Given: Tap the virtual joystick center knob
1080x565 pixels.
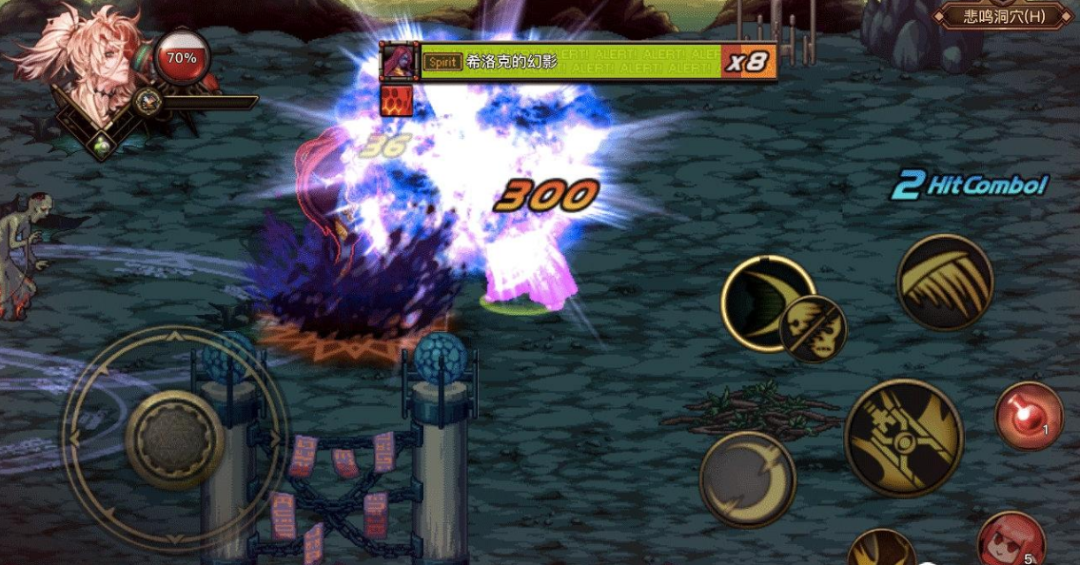Looking at the screenshot, I should [175, 439].
